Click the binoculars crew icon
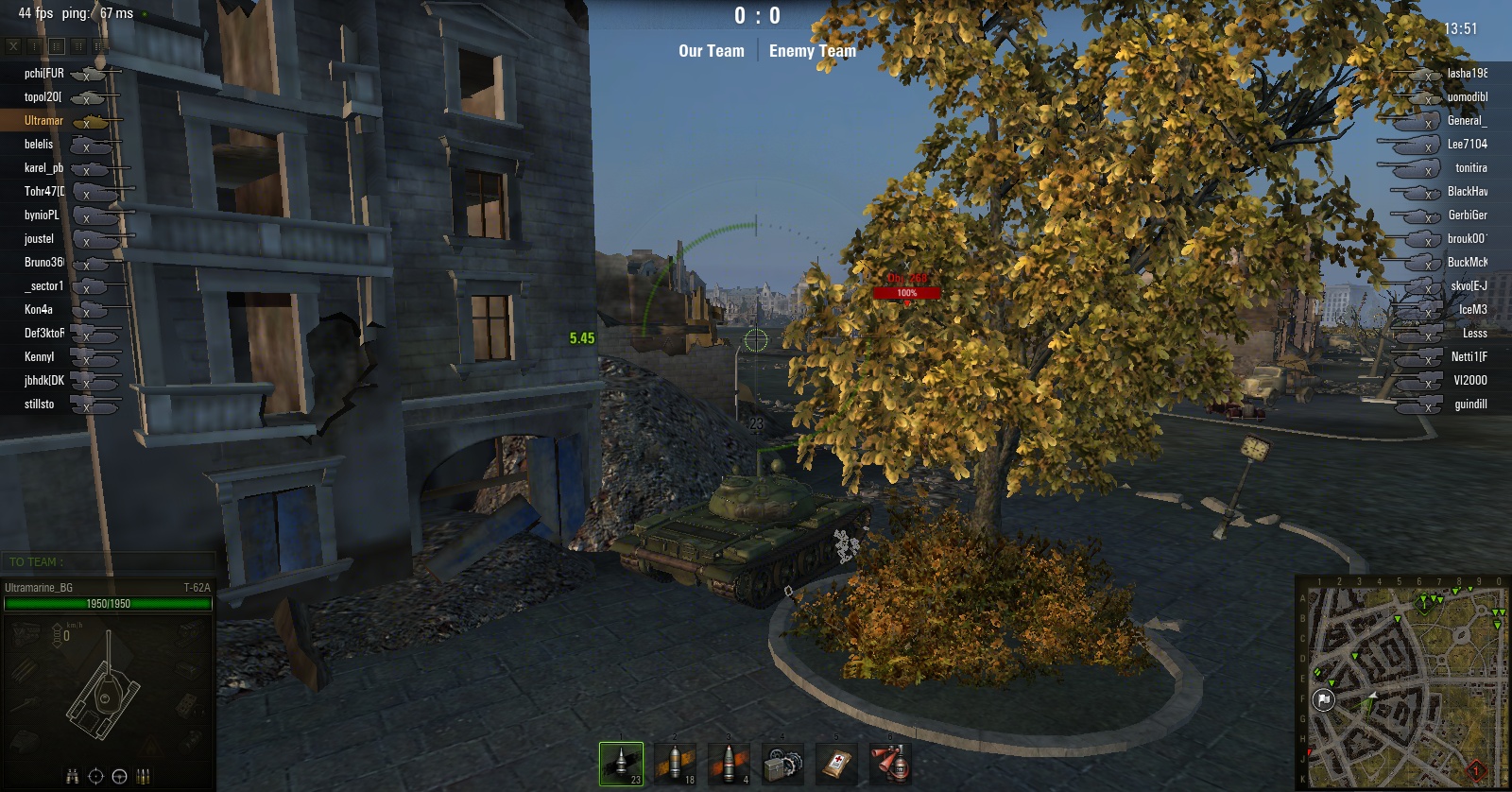 click(72, 777)
